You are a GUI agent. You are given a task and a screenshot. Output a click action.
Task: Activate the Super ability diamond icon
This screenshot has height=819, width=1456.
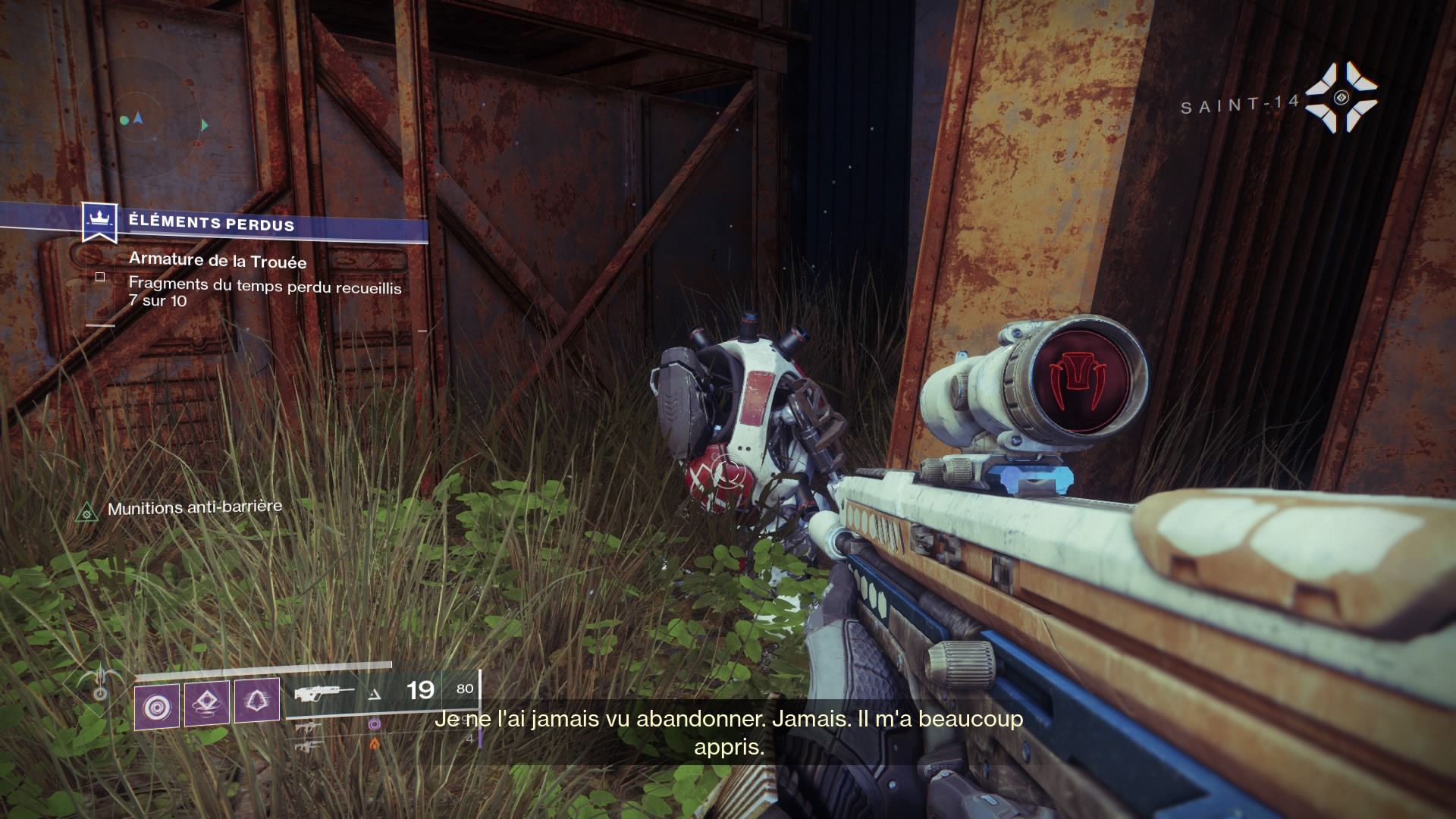point(99,681)
